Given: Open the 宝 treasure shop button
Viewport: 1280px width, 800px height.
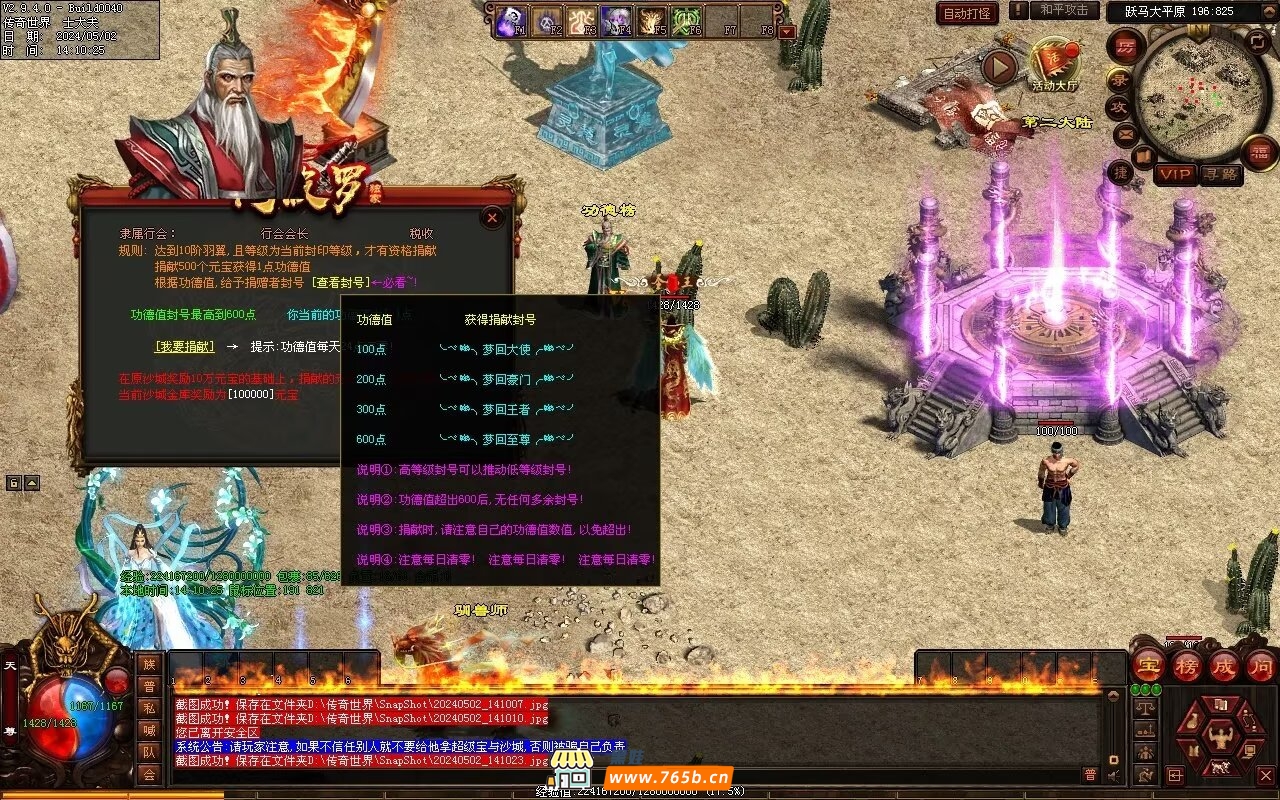Looking at the screenshot, I should click(1148, 665).
